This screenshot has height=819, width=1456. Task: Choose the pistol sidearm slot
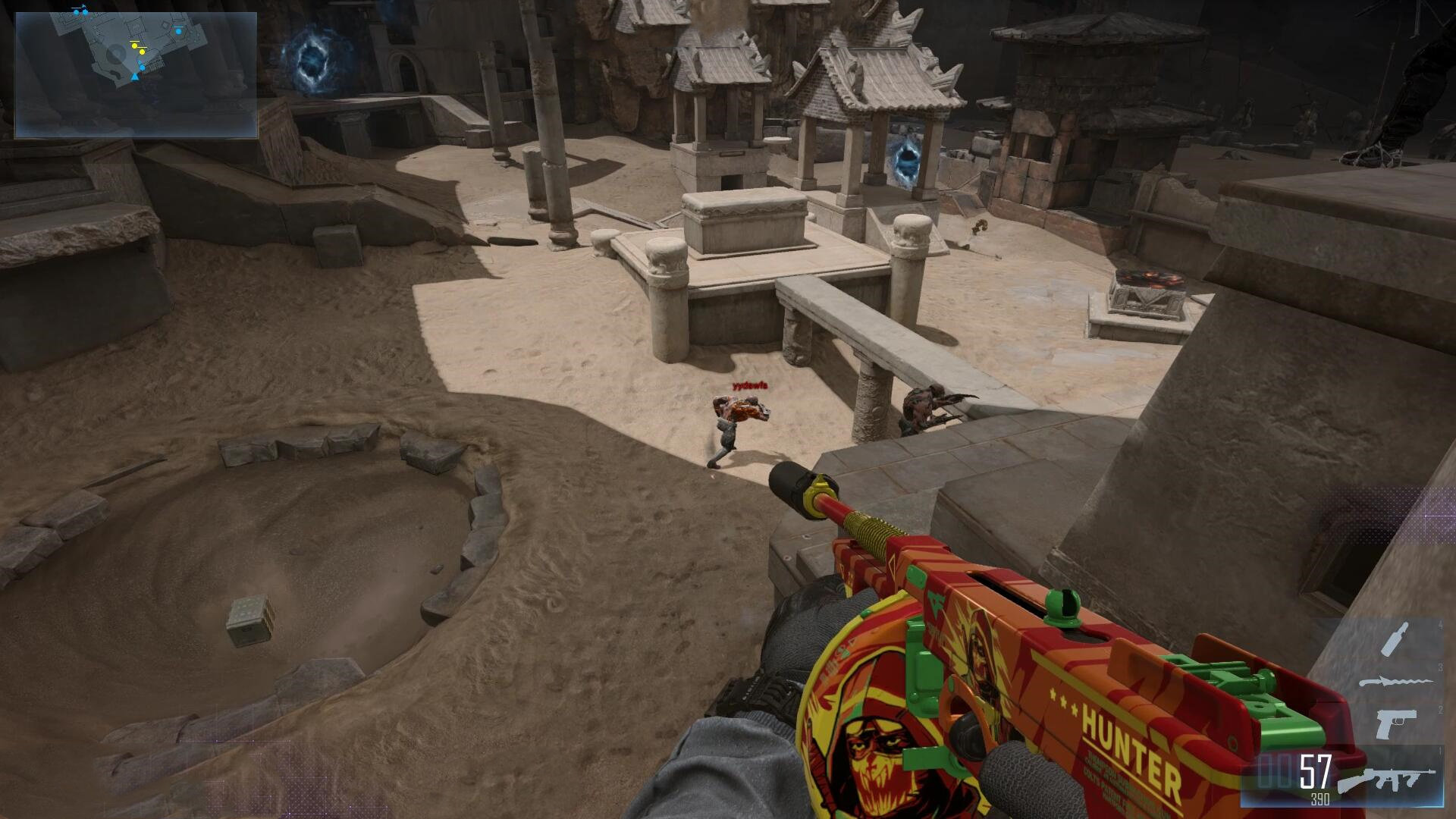point(1394,724)
